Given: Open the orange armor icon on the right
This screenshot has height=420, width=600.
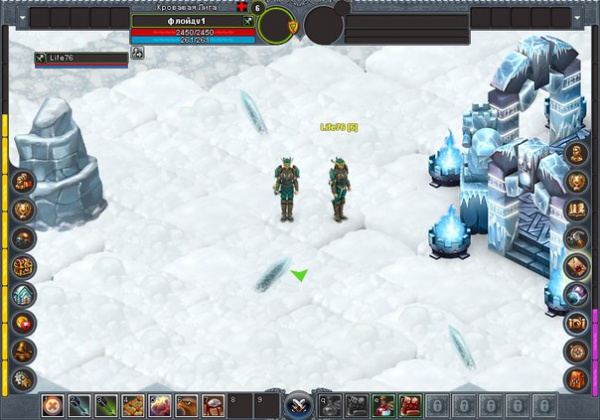Looking at the screenshot, I should click(x=576, y=379).
